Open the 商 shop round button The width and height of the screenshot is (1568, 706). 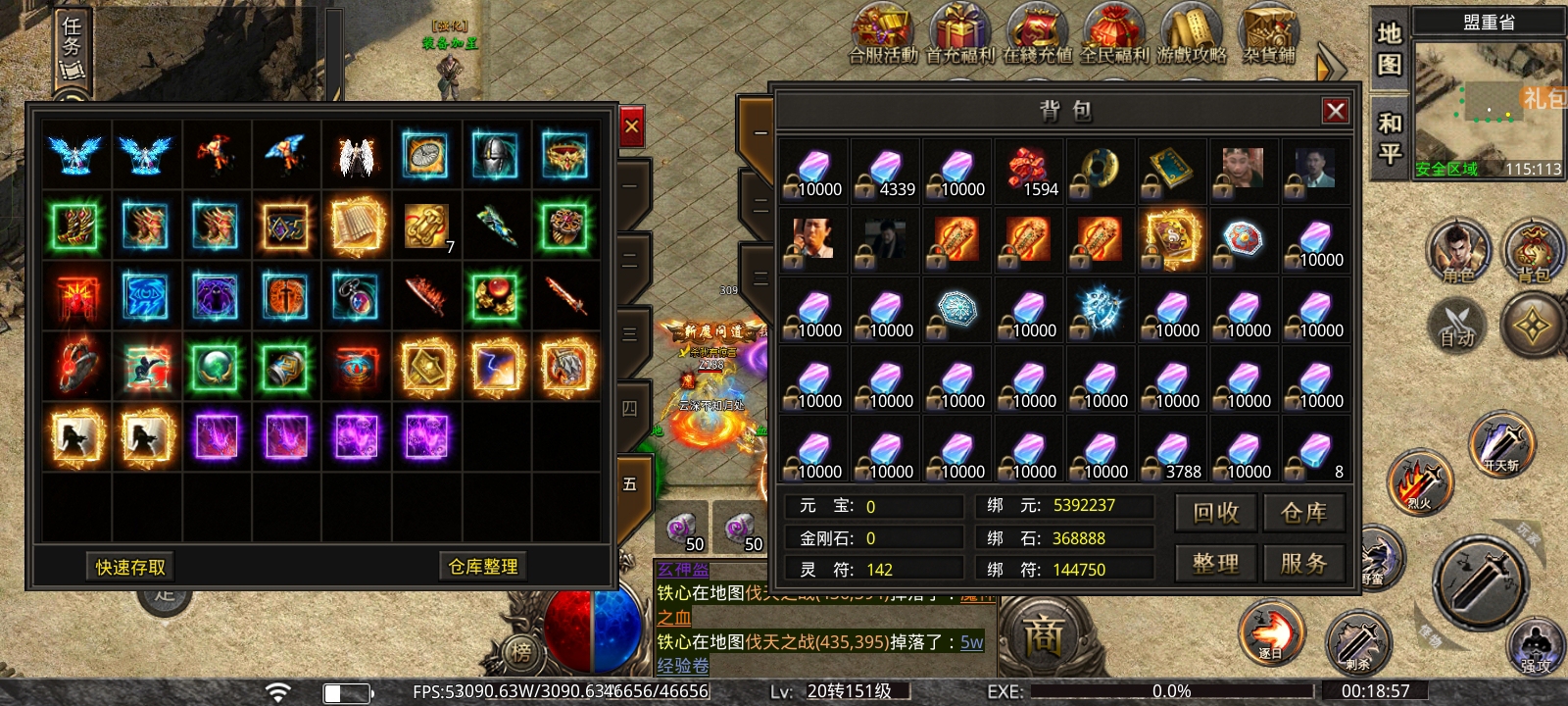point(1043,636)
